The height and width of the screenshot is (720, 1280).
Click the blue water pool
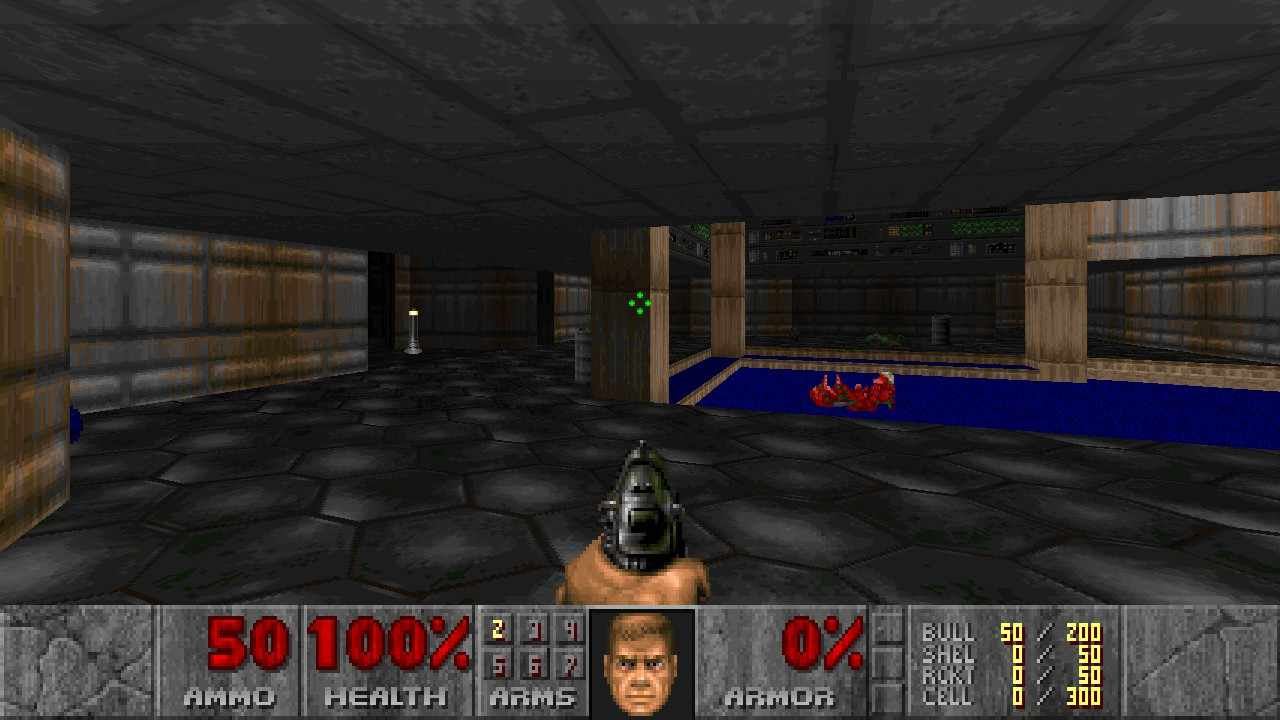1050,400
